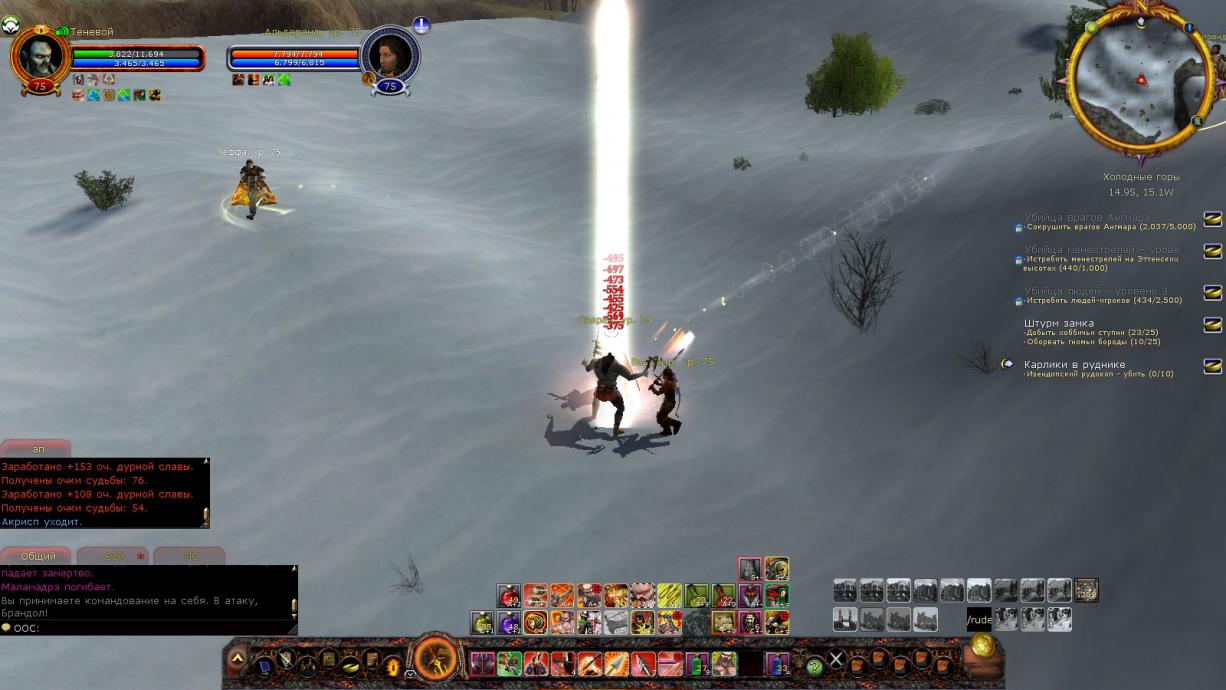Click the 'Убийца врагов Ангмара' deed entry
Image resolution: width=1226 pixels, height=690 pixels.
tap(1091, 217)
